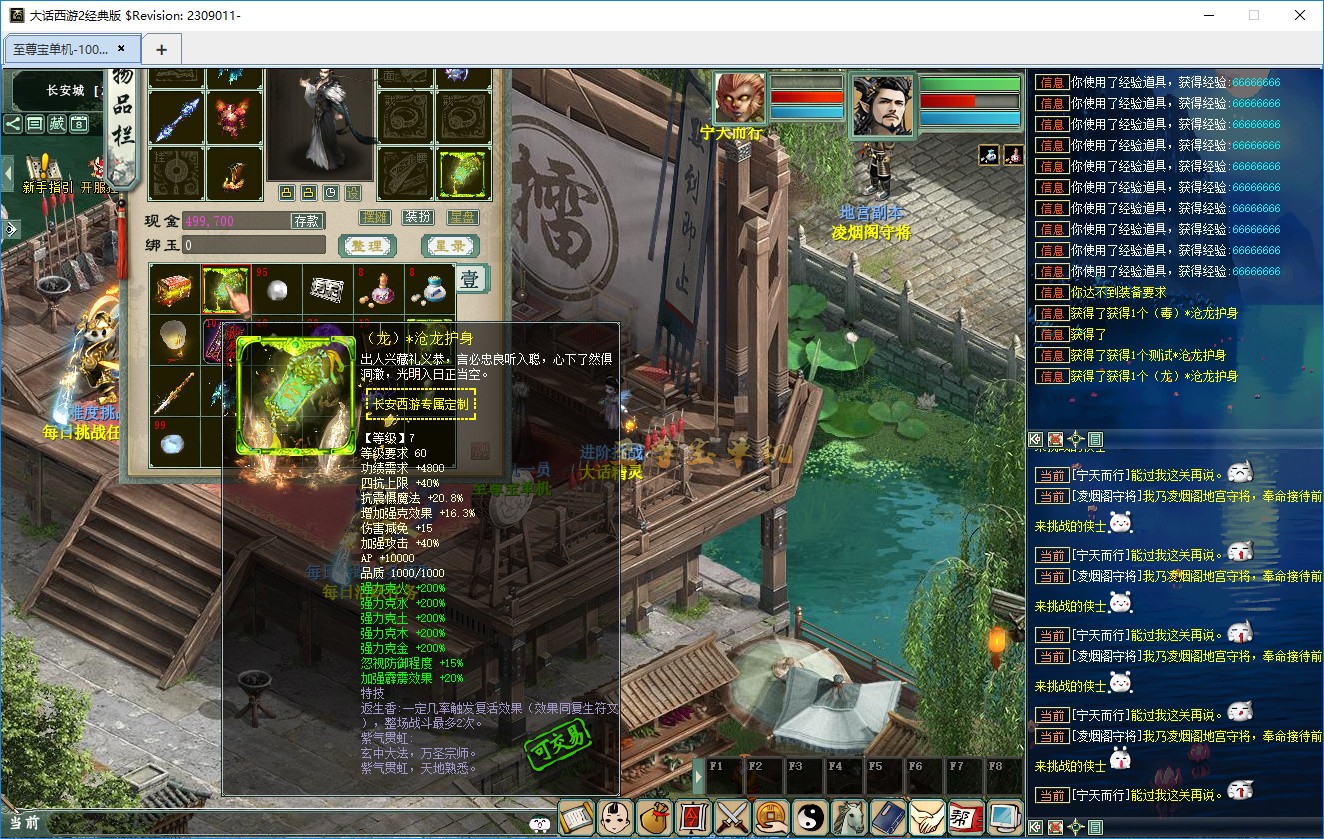Sort the bag with 整理

(367, 245)
